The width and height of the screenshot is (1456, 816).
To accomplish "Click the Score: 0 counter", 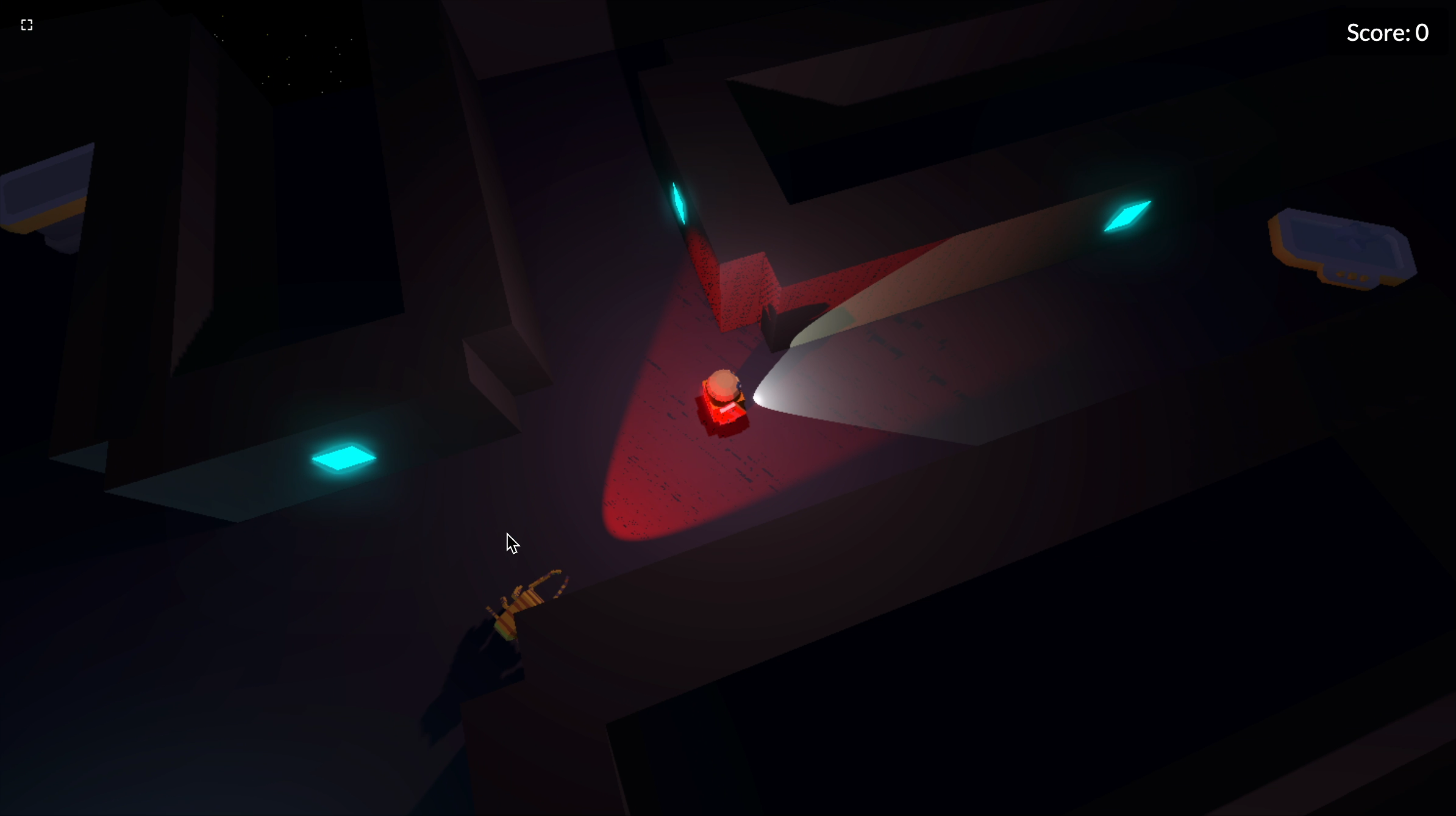I will [1388, 32].
